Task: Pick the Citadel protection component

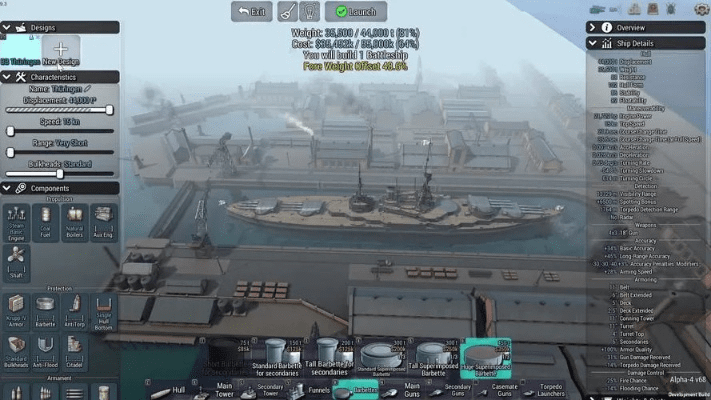Action: [x=74, y=350]
